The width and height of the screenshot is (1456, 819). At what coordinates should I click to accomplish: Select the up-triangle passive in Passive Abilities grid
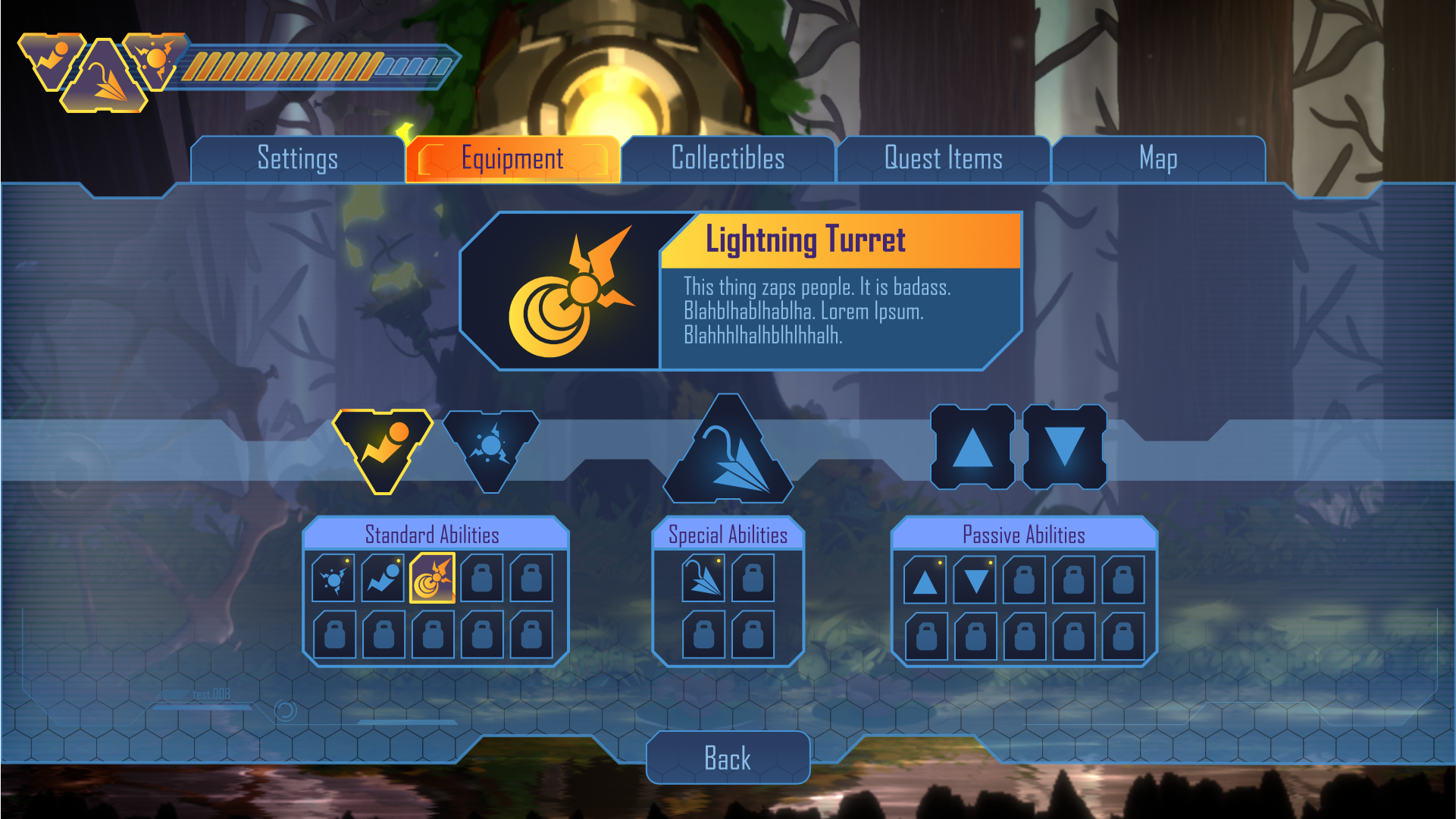pos(925,580)
